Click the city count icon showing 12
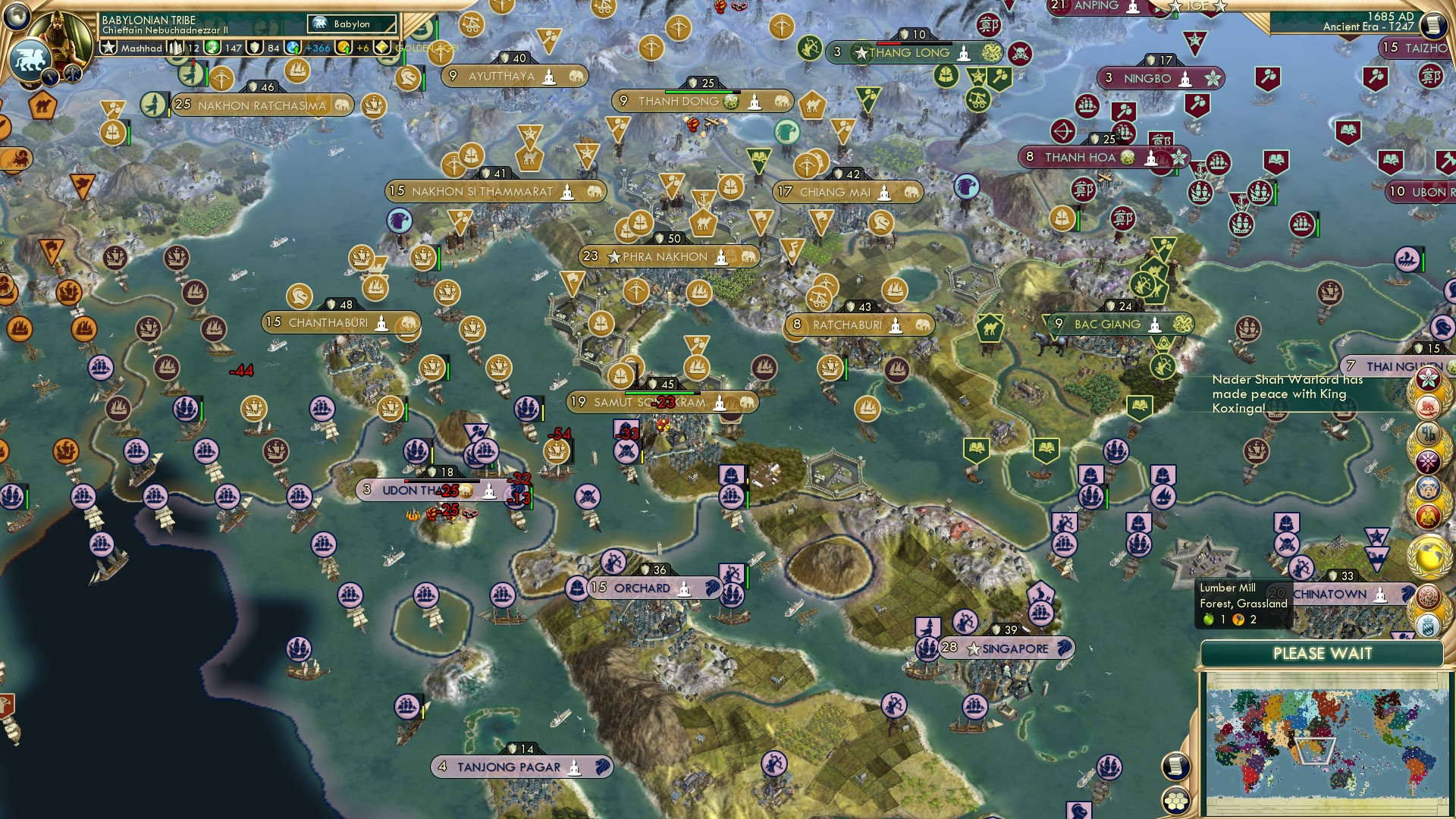The height and width of the screenshot is (819, 1456). click(x=174, y=48)
